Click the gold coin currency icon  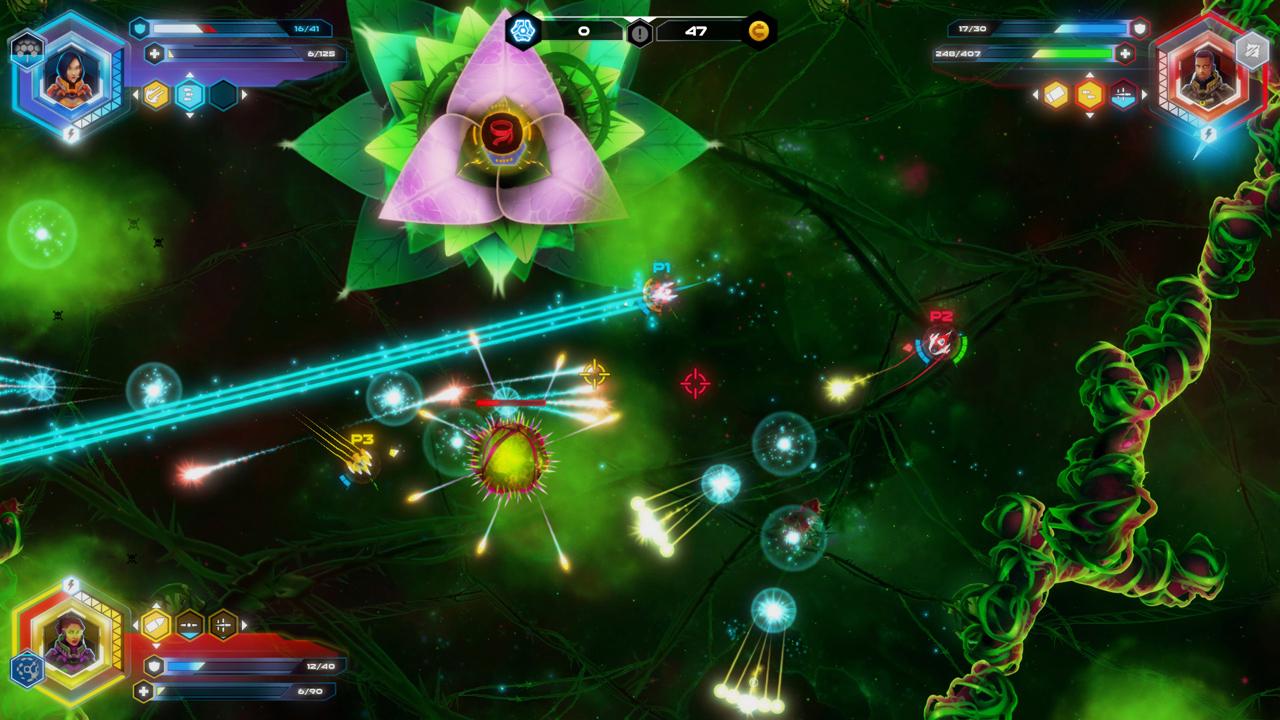coord(758,29)
